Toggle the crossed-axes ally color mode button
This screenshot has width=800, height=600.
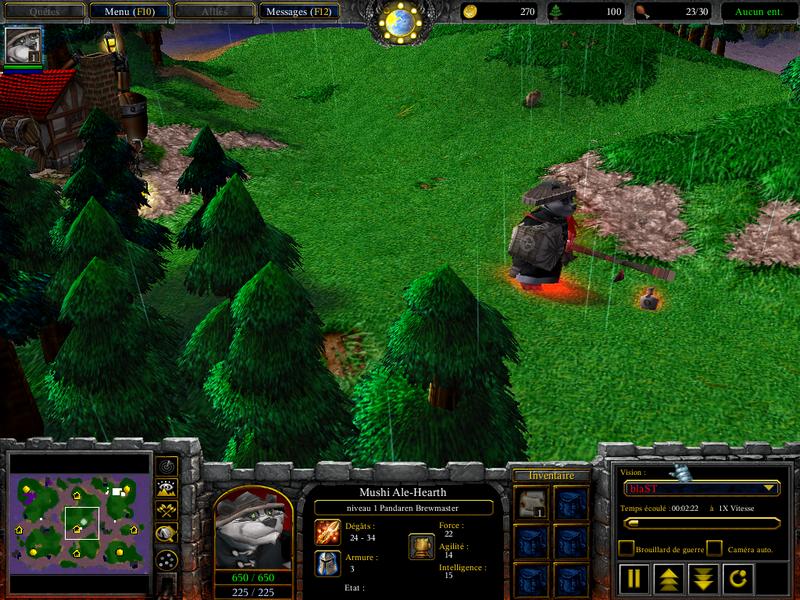pyautogui.click(x=167, y=510)
